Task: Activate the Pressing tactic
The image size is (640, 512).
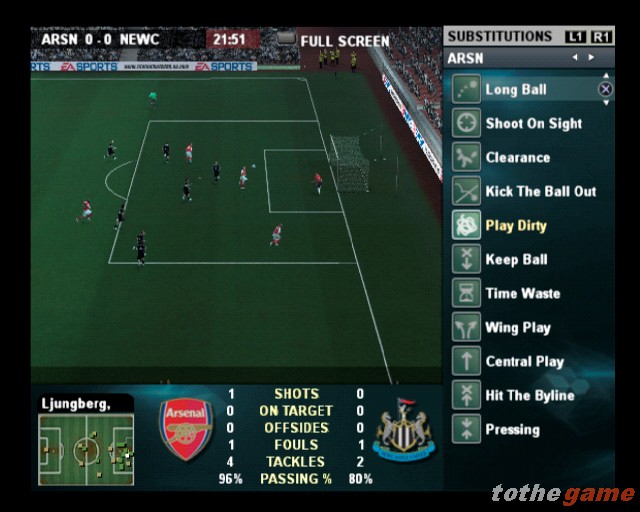Action: point(512,430)
